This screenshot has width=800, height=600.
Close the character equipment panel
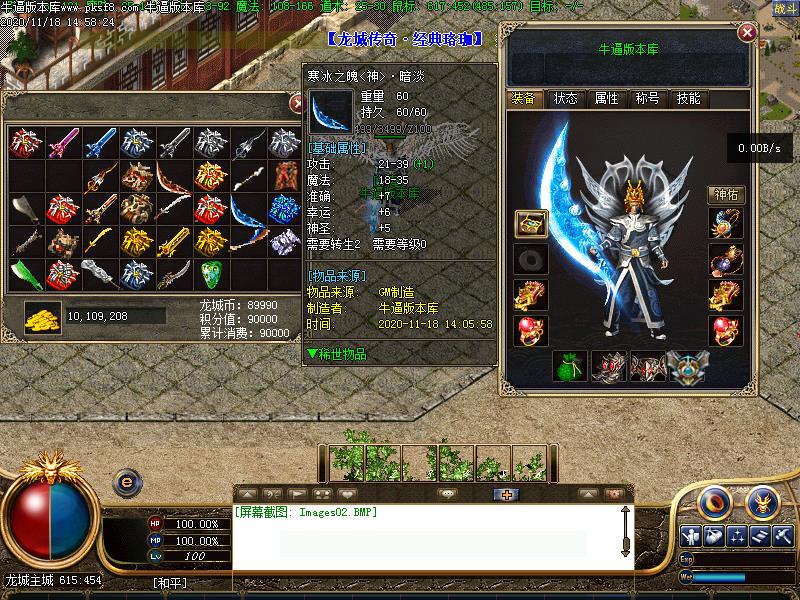(746, 33)
